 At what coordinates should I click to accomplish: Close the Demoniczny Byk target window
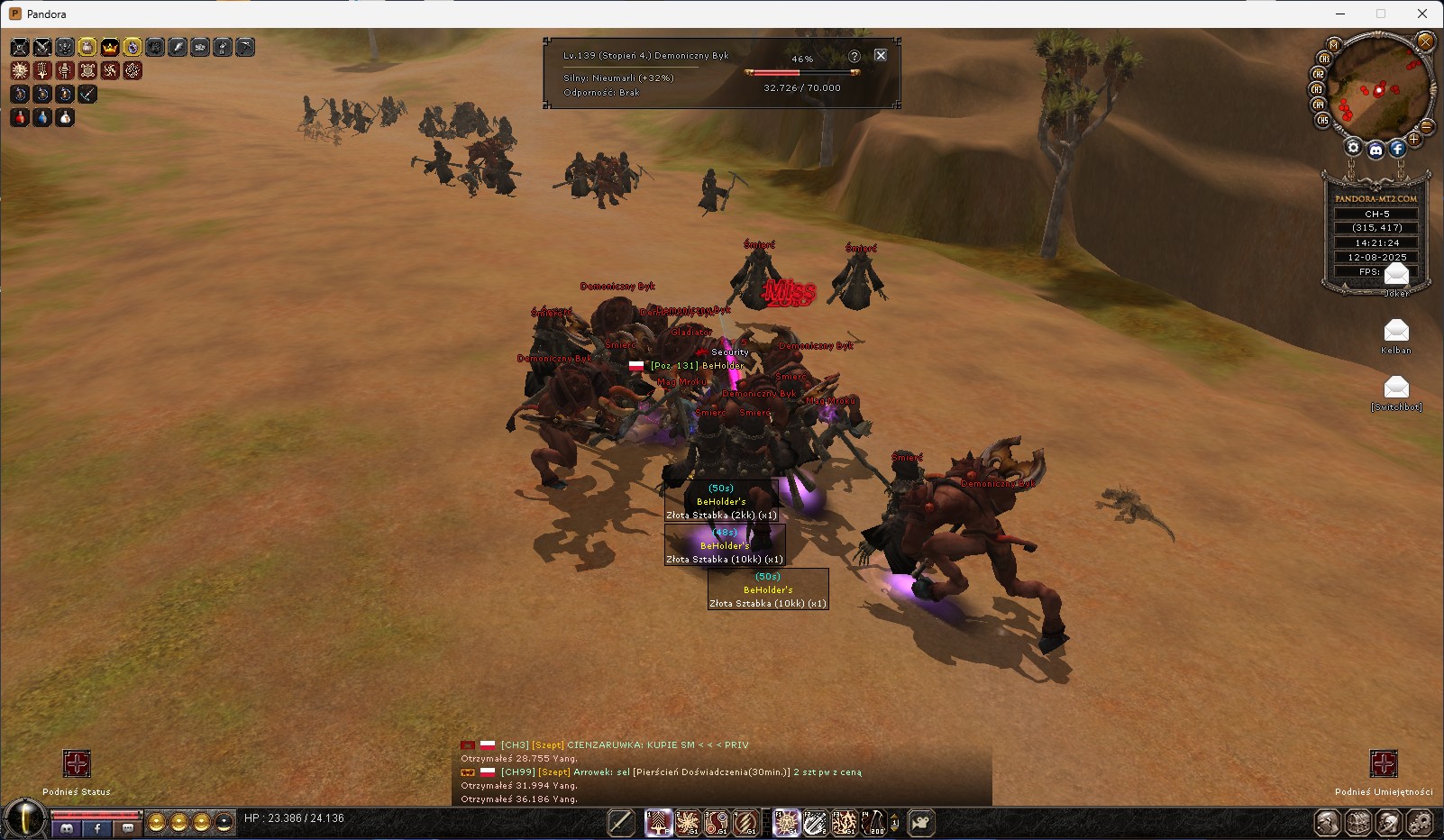881,56
